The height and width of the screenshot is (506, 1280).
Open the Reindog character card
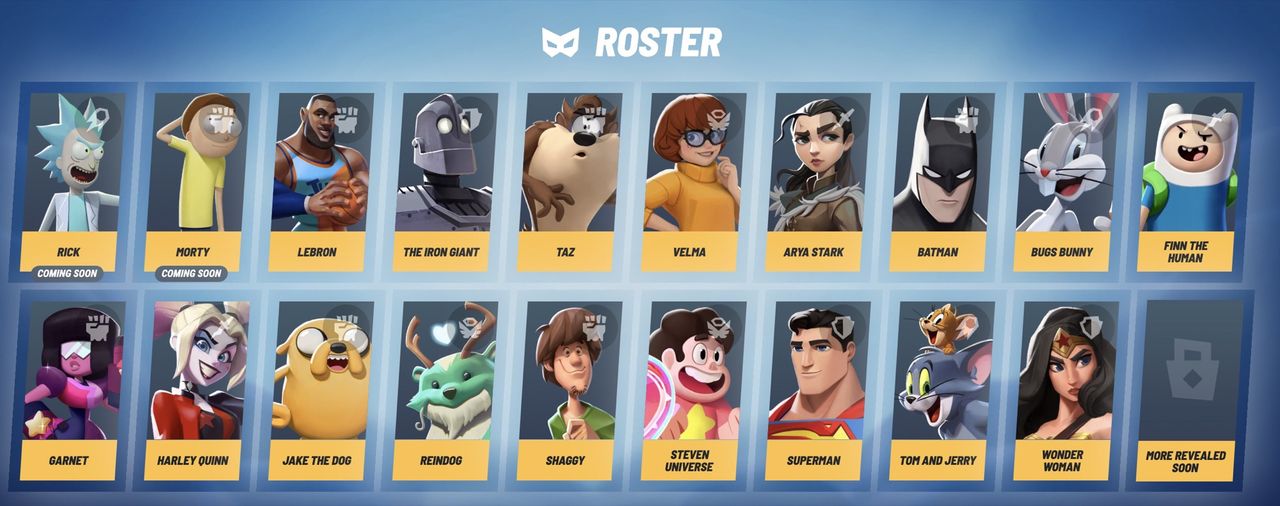442,388
